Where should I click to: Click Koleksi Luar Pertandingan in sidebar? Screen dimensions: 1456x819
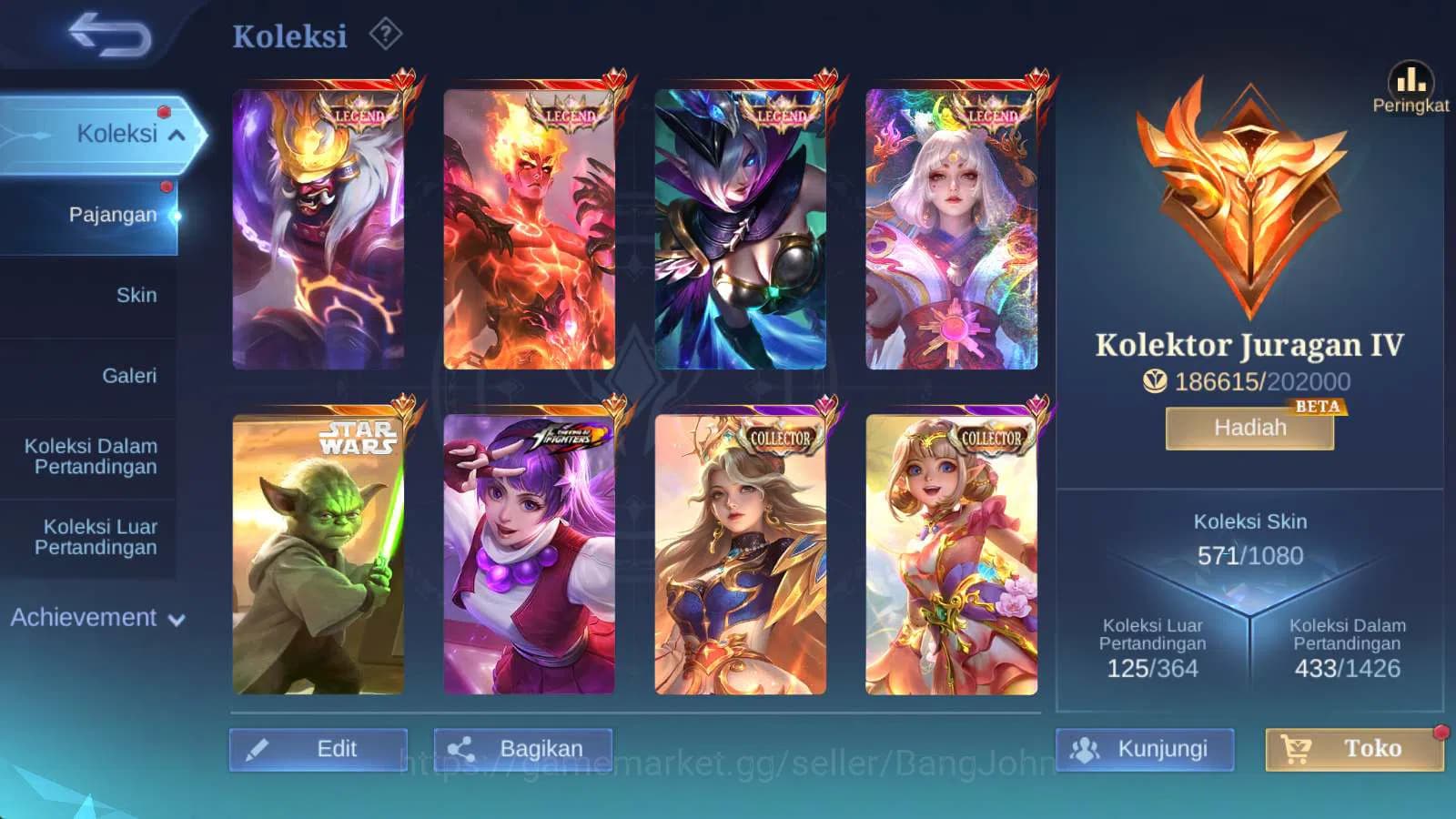pos(96,537)
